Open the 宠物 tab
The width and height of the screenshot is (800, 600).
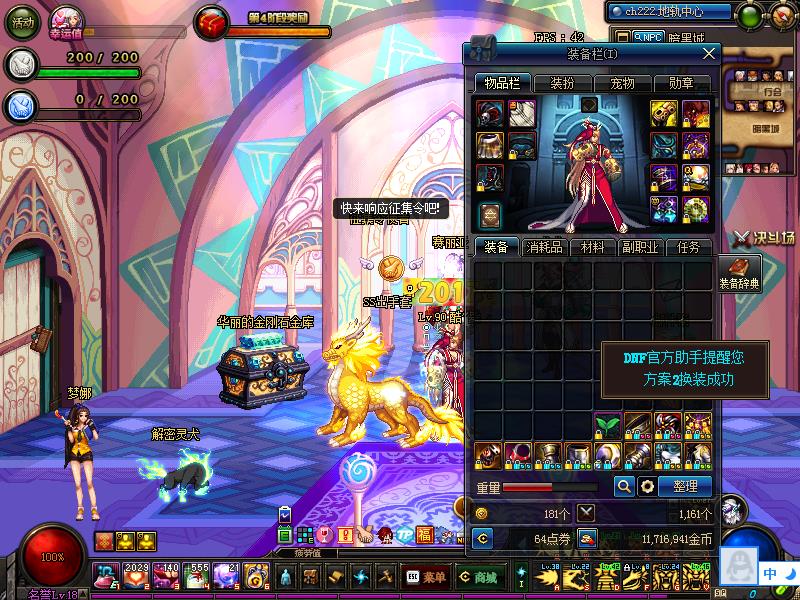[x=622, y=83]
